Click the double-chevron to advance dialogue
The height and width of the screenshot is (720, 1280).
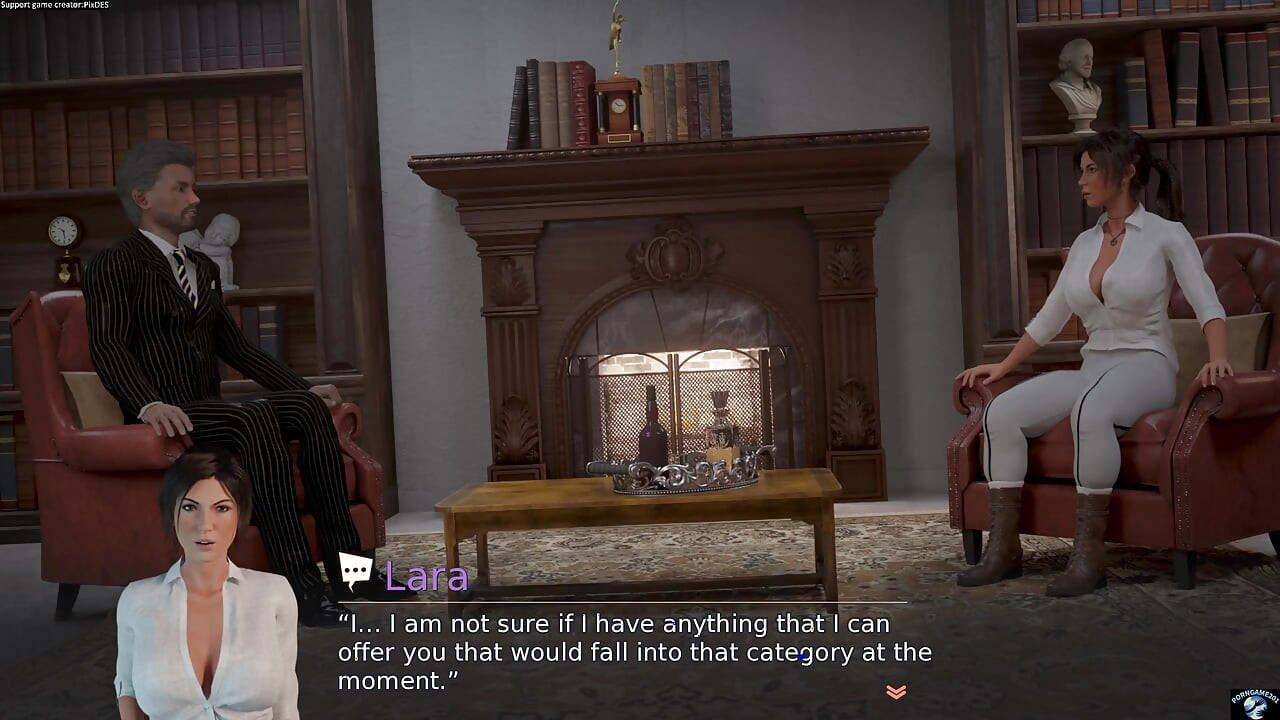(895, 690)
